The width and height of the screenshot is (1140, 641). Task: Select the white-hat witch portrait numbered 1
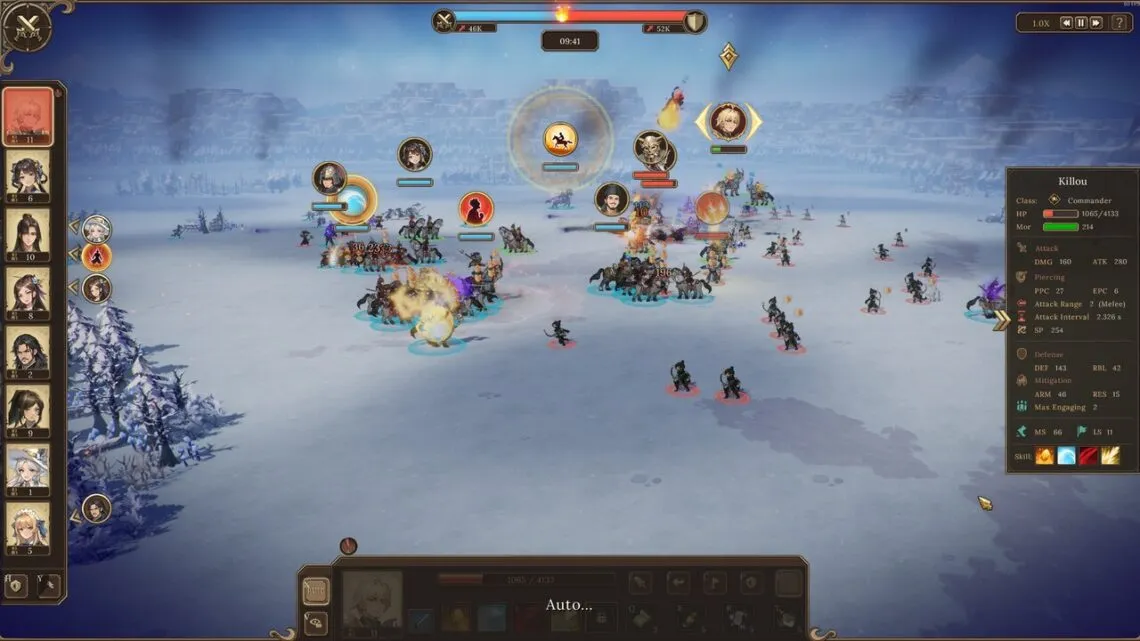(x=28, y=469)
